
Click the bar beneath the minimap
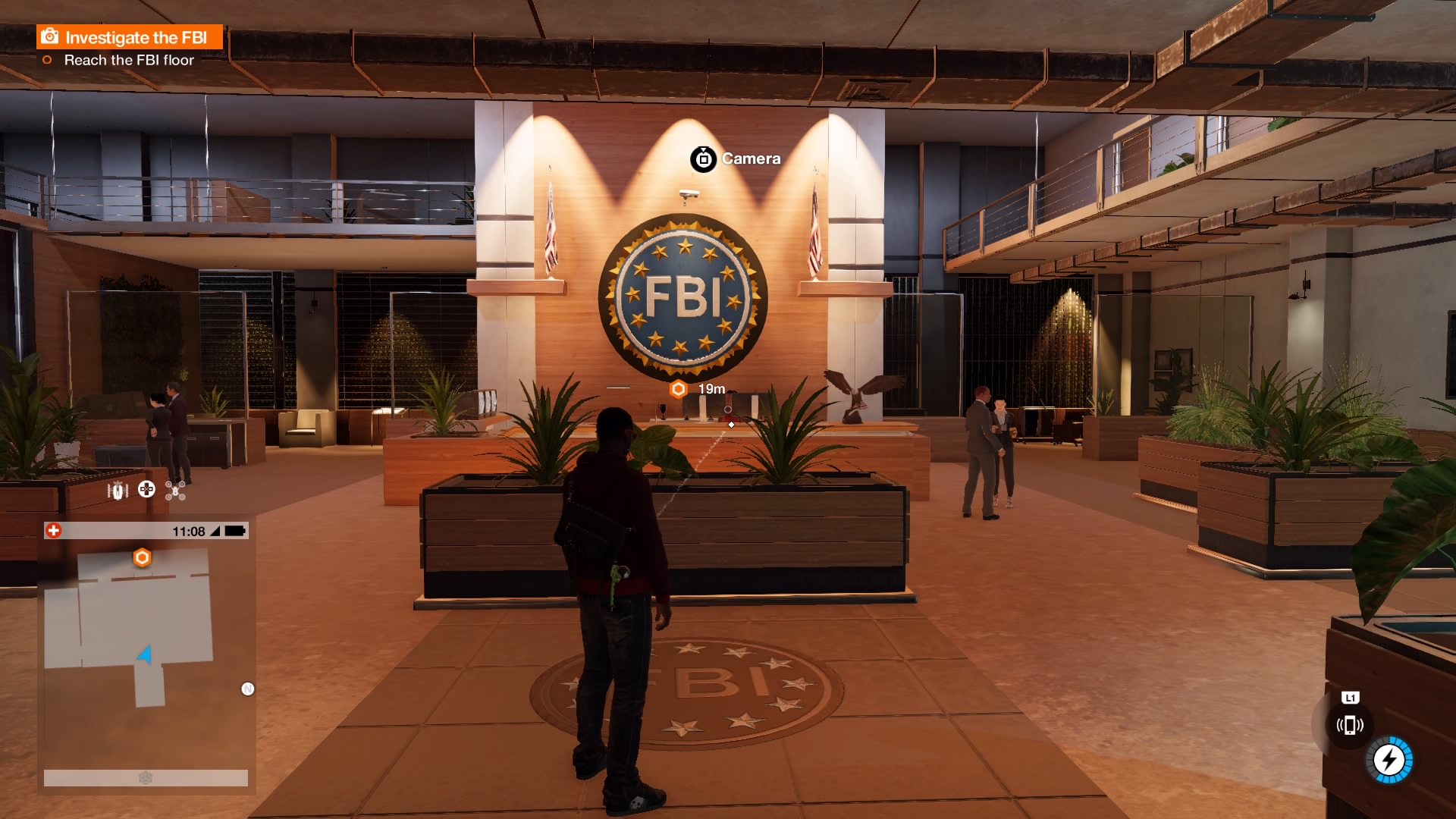tap(146, 778)
